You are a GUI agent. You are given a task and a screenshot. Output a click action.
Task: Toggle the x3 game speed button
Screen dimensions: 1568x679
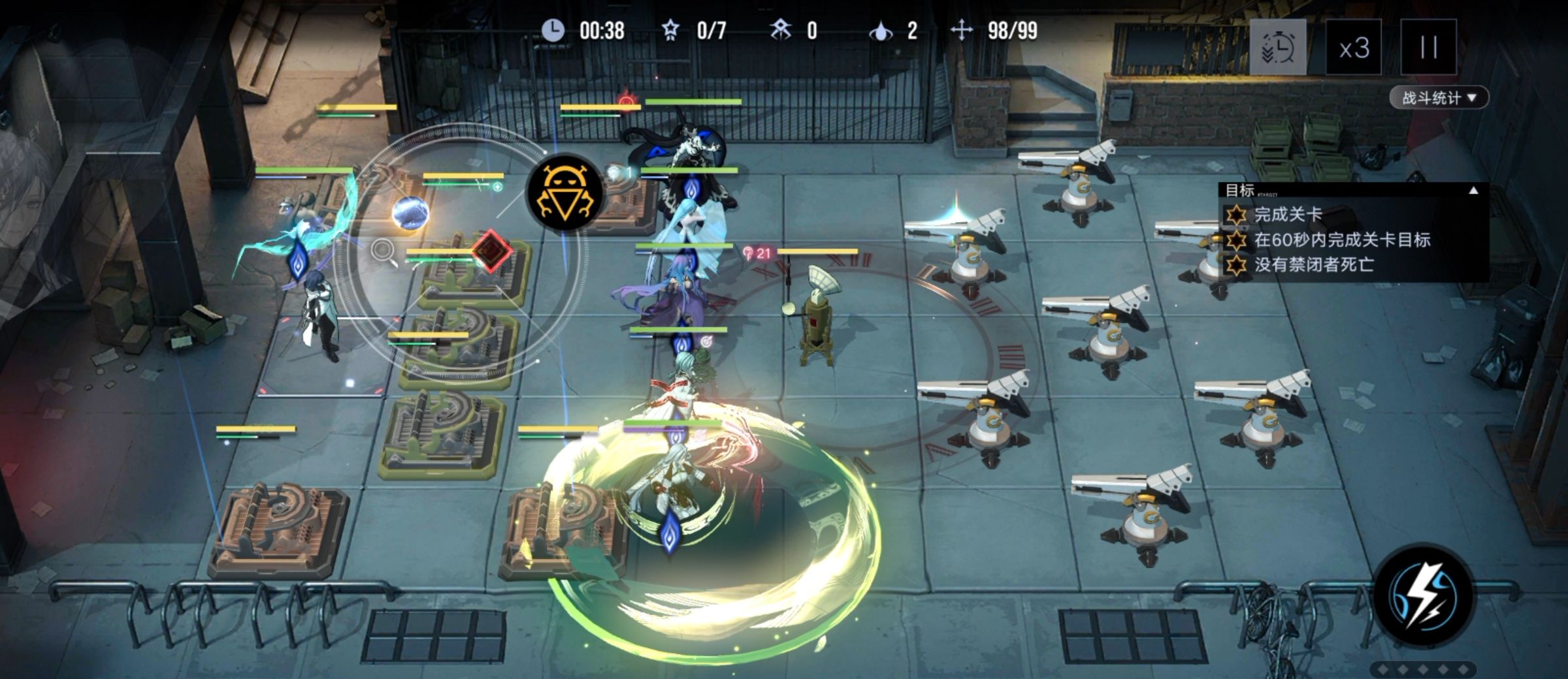tap(1353, 47)
